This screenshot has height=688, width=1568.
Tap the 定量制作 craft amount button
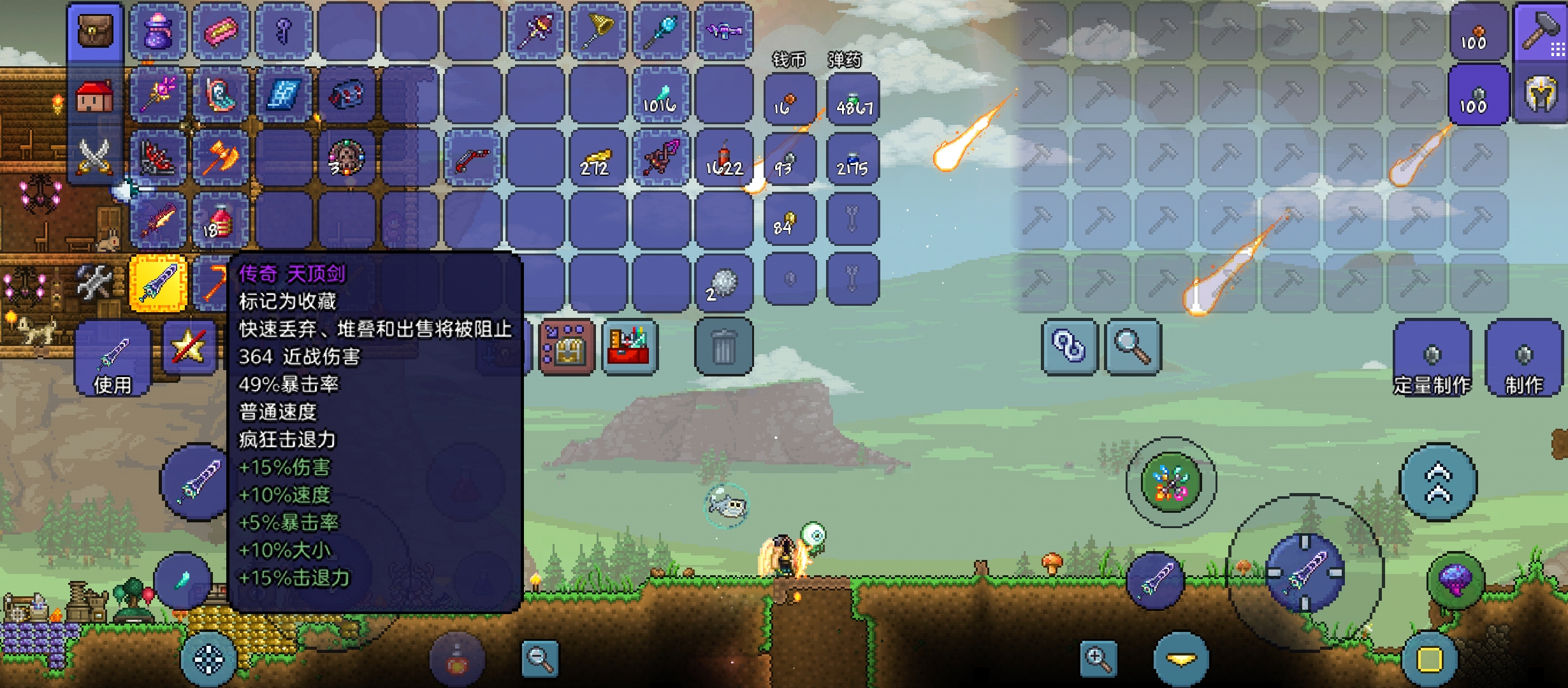pos(1432,359)
